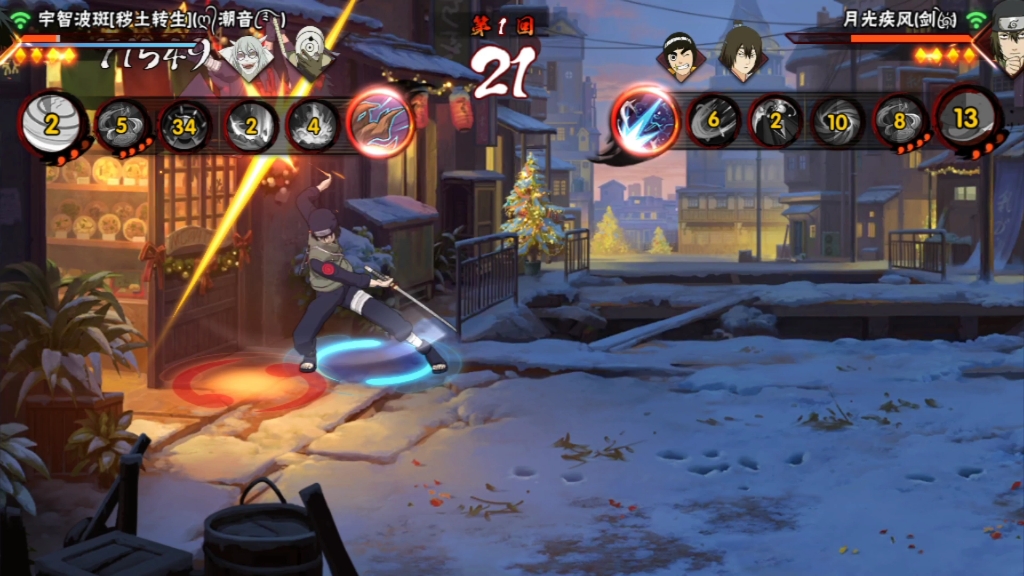Select Hayate's skill showing cooldown 6

[x=713, y=121]
